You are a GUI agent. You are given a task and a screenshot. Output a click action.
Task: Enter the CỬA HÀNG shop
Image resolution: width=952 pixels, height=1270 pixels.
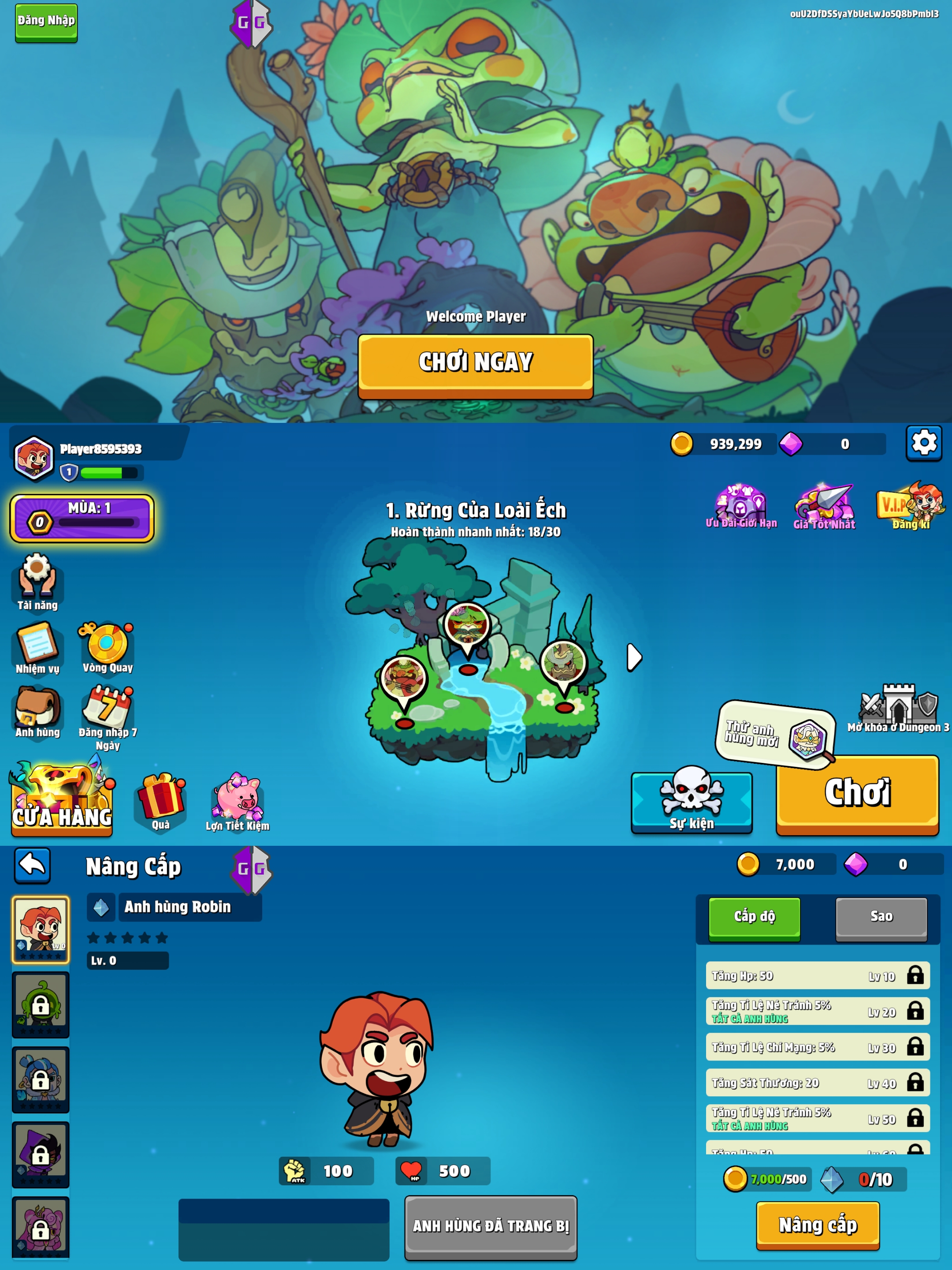[x=62, y=800]
